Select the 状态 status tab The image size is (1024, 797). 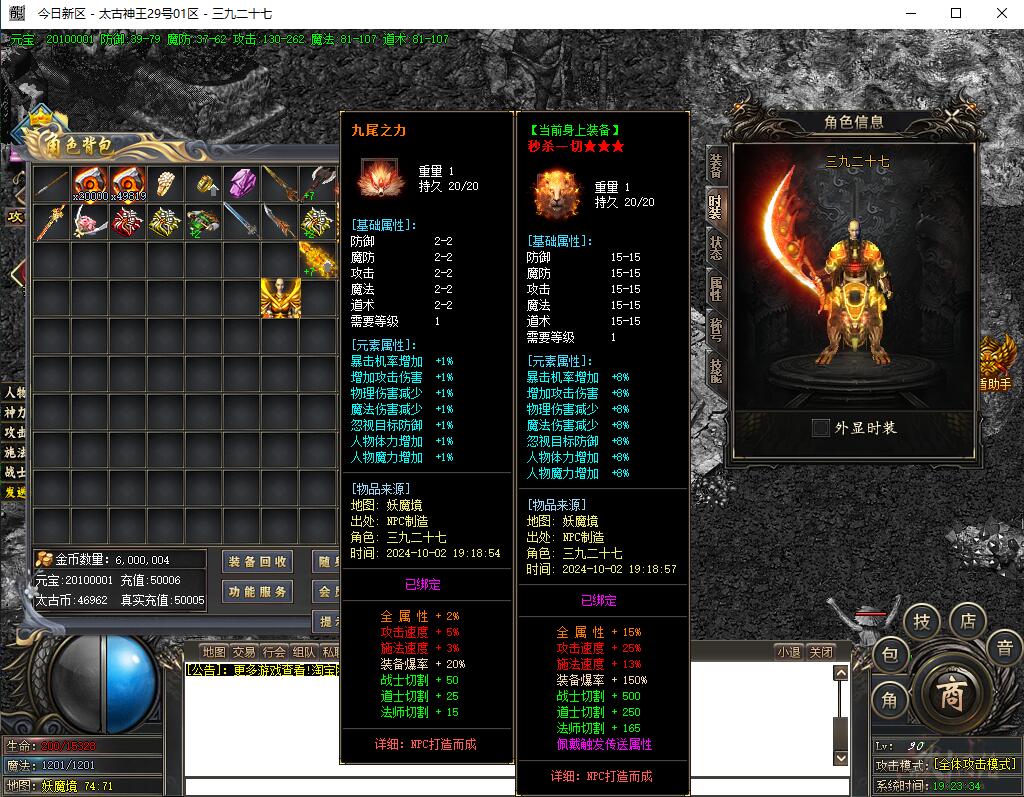pos(716,246)
